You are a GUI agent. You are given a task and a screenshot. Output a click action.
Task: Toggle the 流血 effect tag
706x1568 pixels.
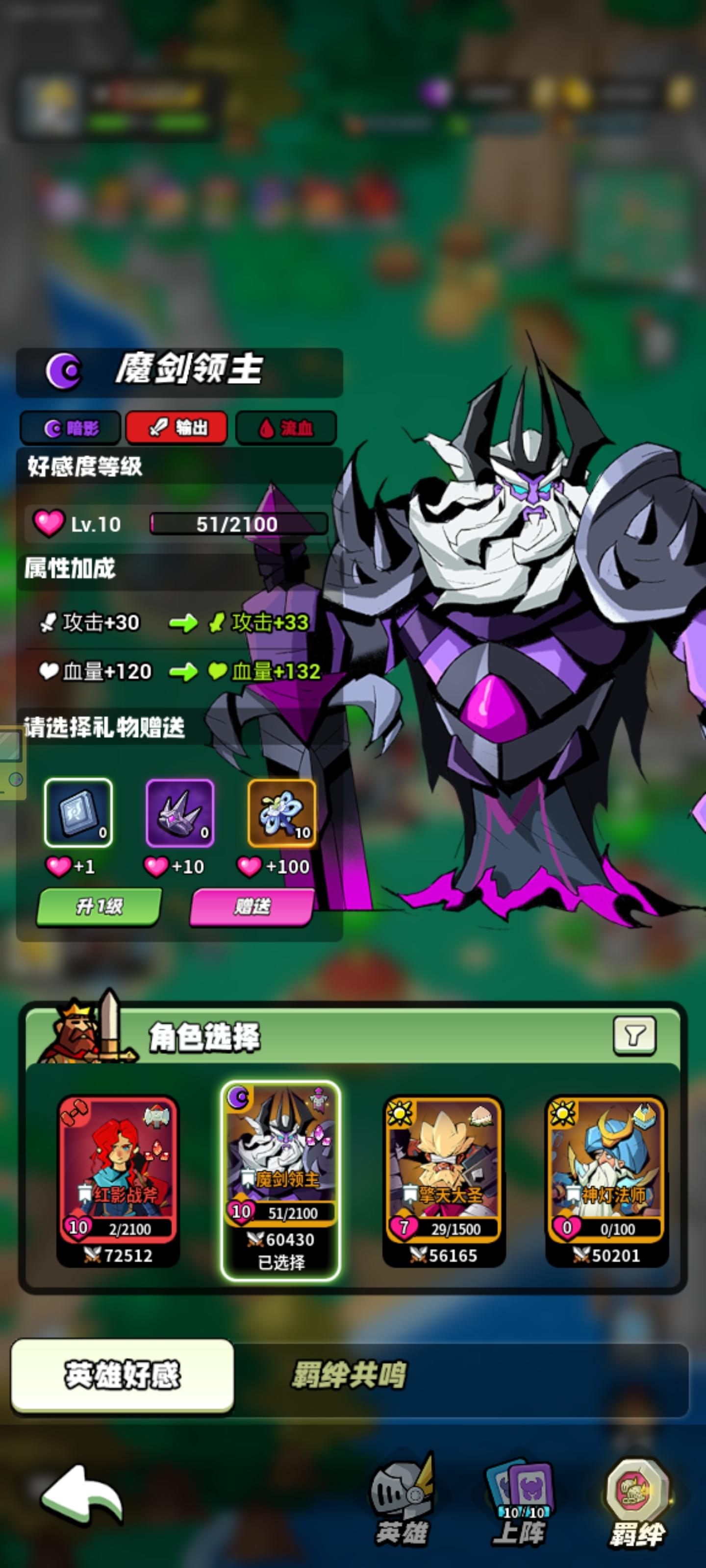[284, 428]
